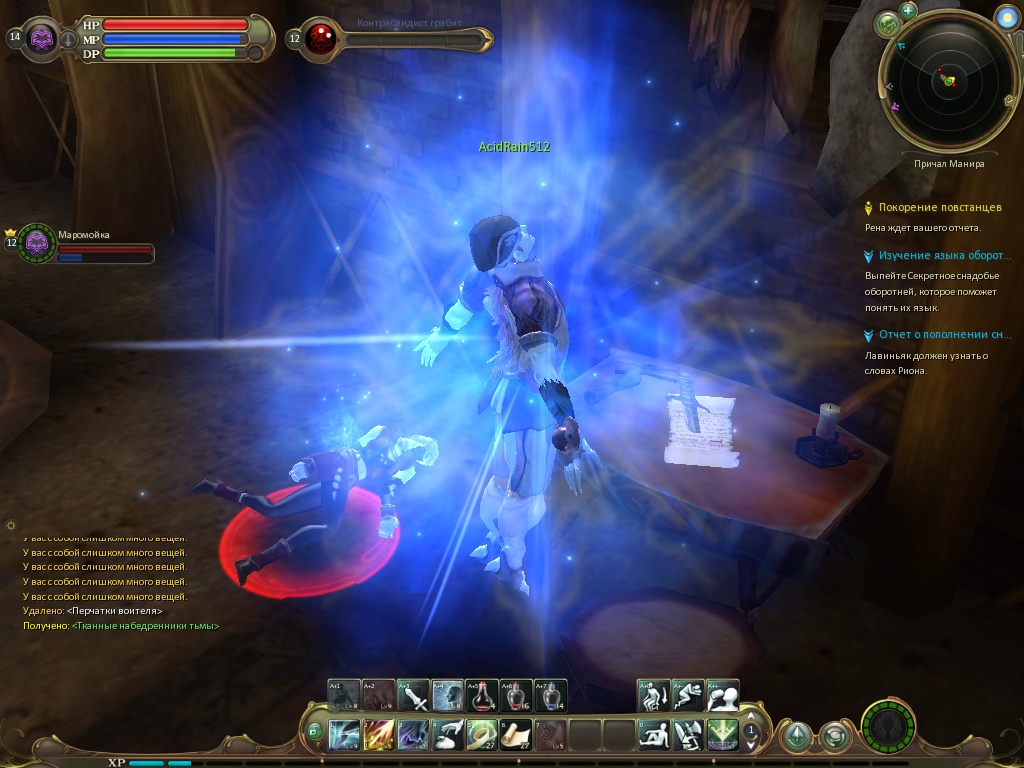Select the quest Изучение языка оборотней

[x=944, y=256]
